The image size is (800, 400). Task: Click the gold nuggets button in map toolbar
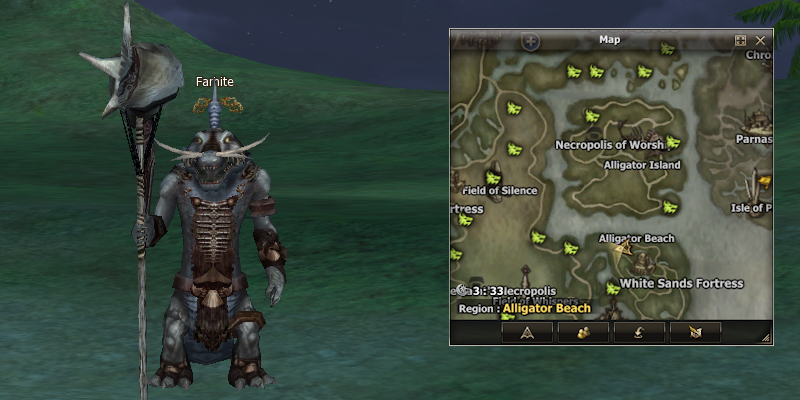click(583, 333)
